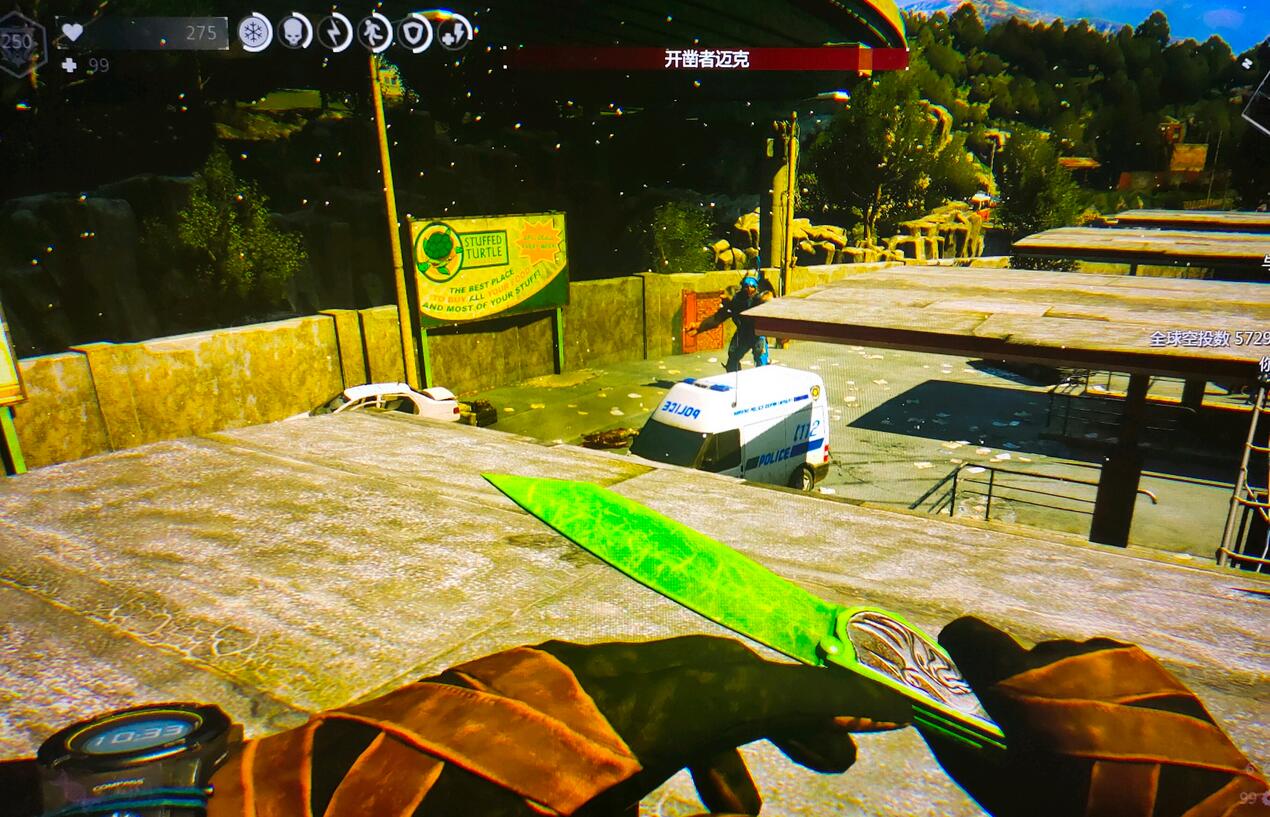
Task: Click the snowflake freeze status icon
Action: point(255,32)
